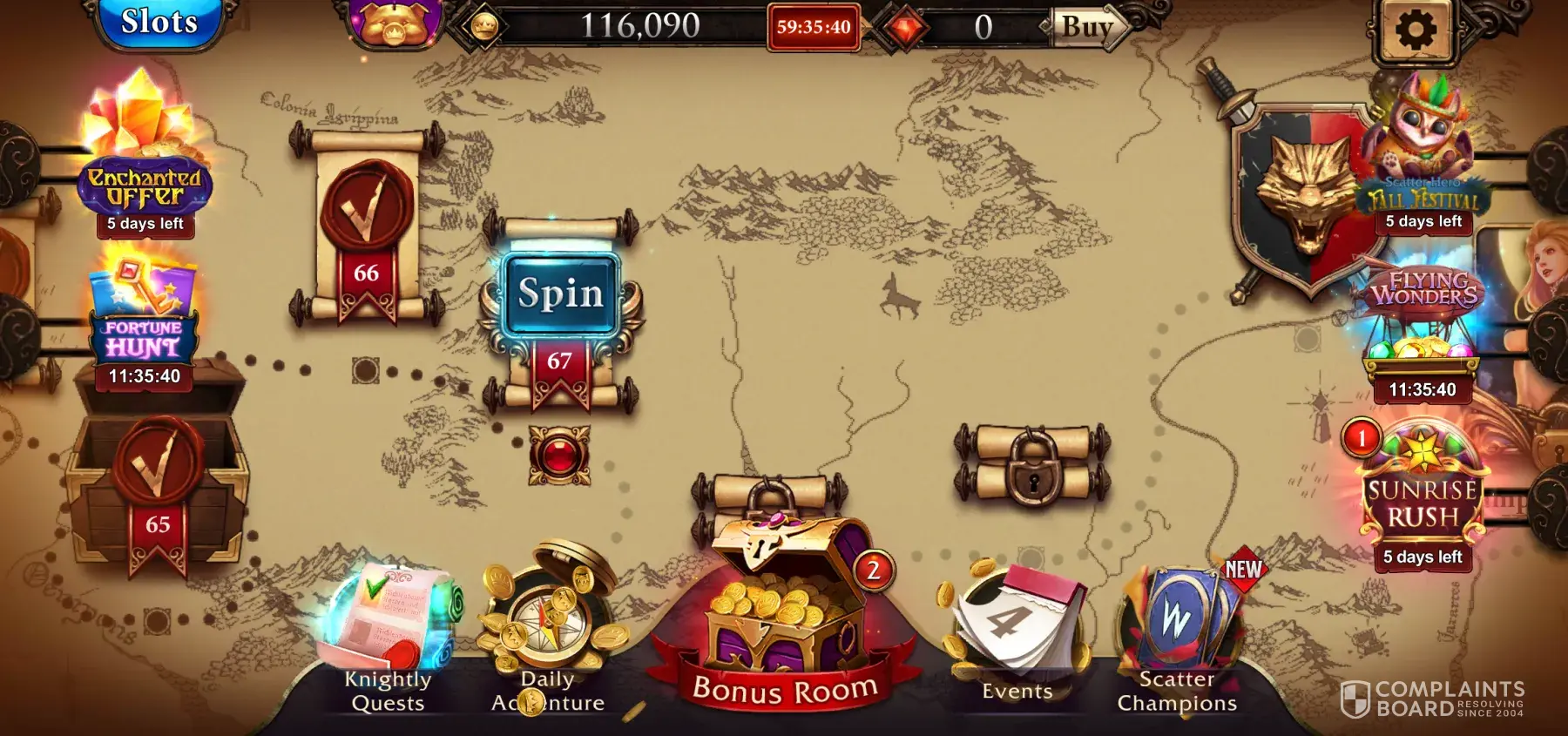Open the Sunrise Rush event

[x=1422, y=495]
